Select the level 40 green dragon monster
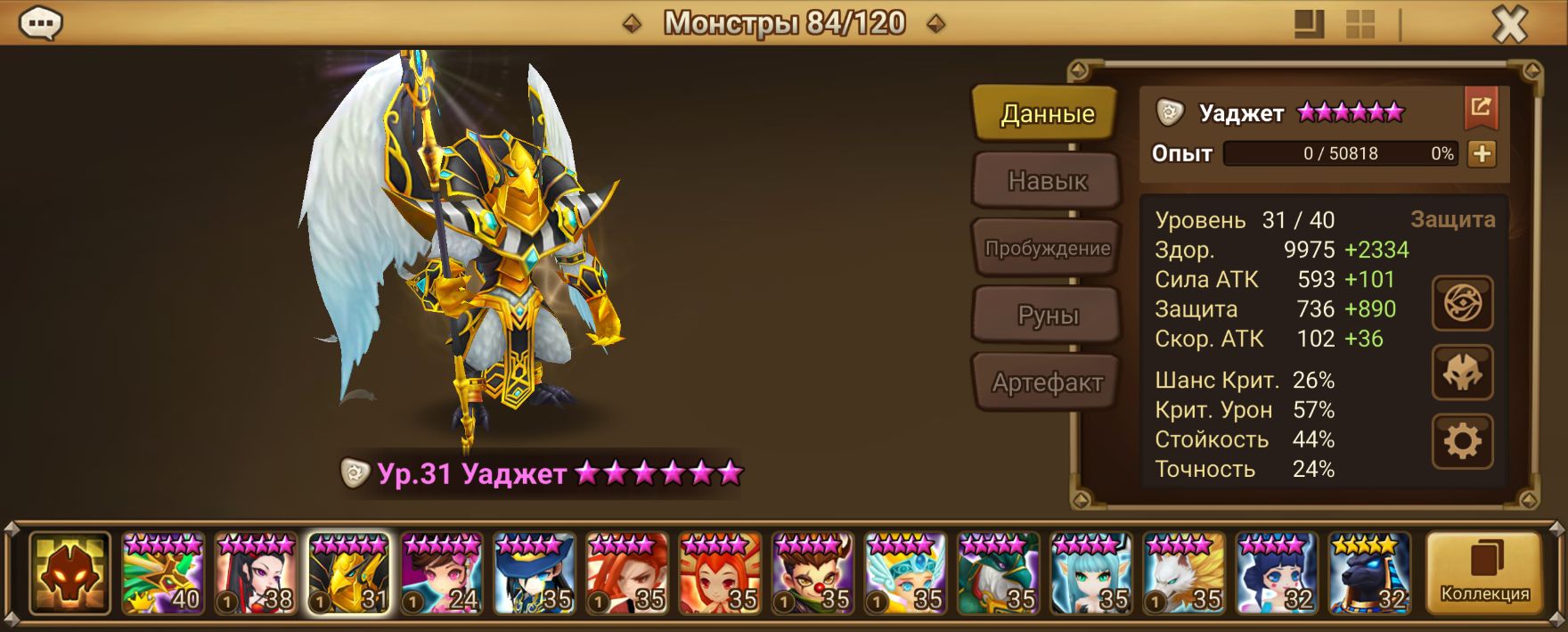Screen dimensions: 1568x632 [x=163, y=574]
